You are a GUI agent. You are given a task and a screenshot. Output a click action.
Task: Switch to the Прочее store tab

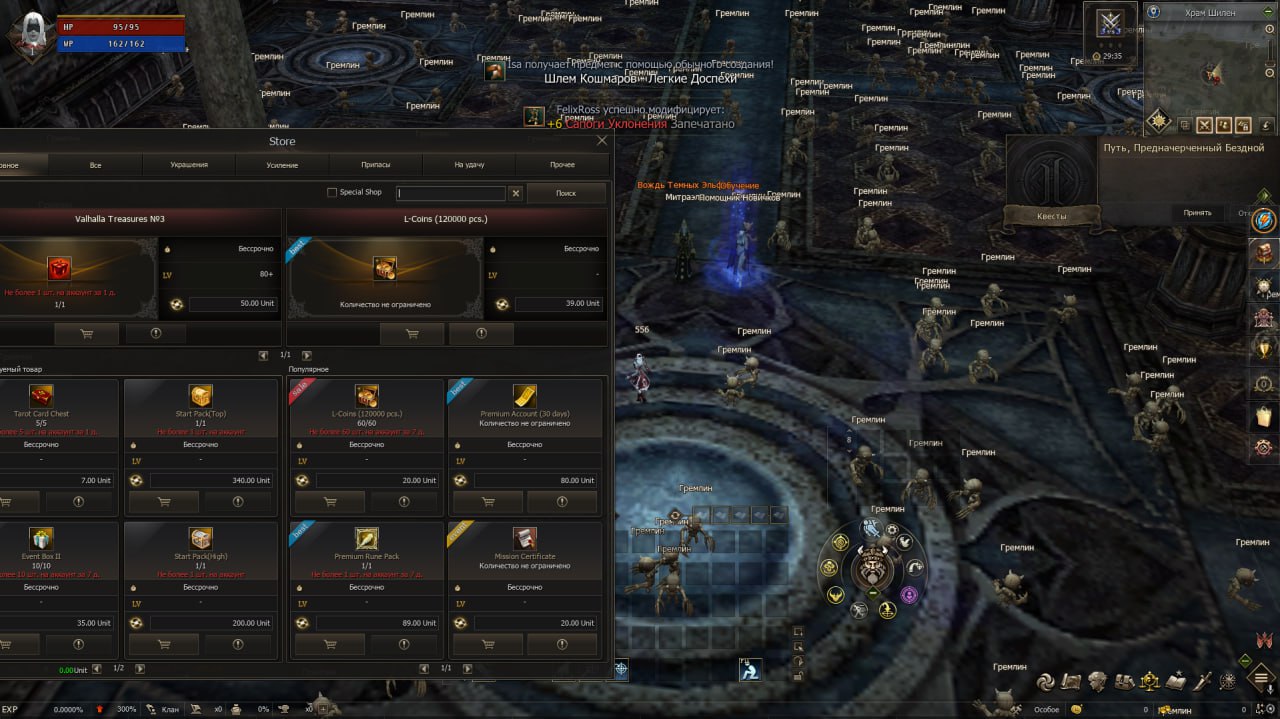tap(562, 164)
